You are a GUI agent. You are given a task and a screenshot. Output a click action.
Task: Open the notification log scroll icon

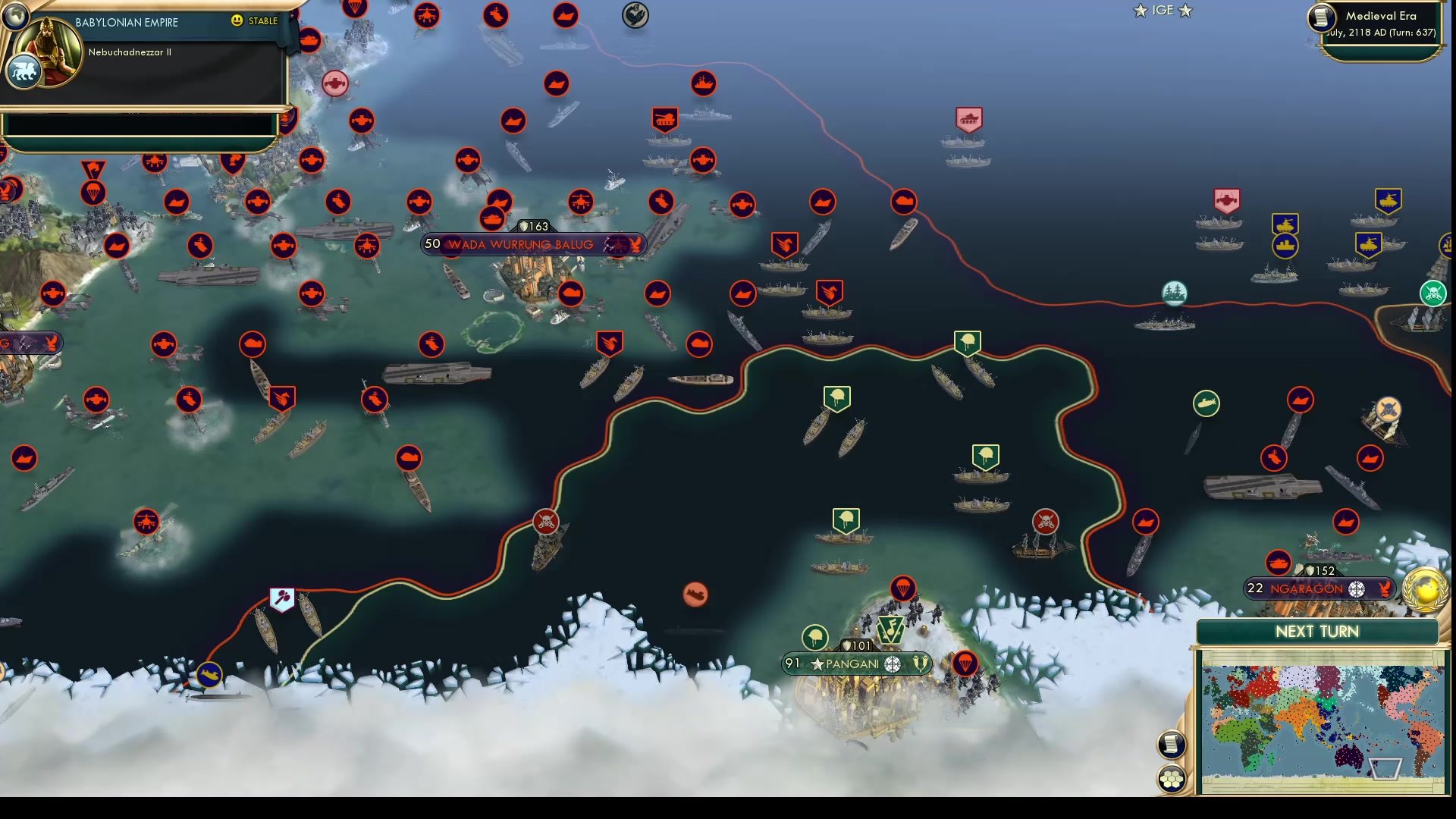(x=1171, y=743)
